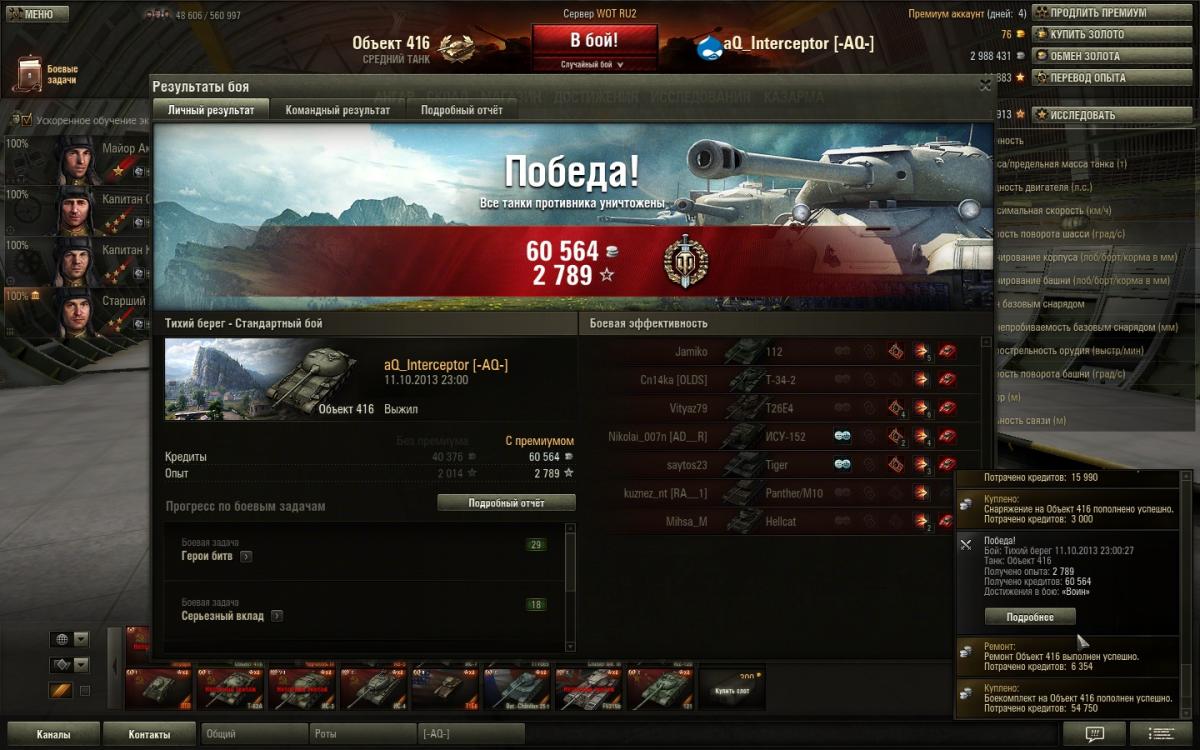Click Купить золото button
The width and height of the screenshot is (1200, 750).
(x=1086, y=35)
